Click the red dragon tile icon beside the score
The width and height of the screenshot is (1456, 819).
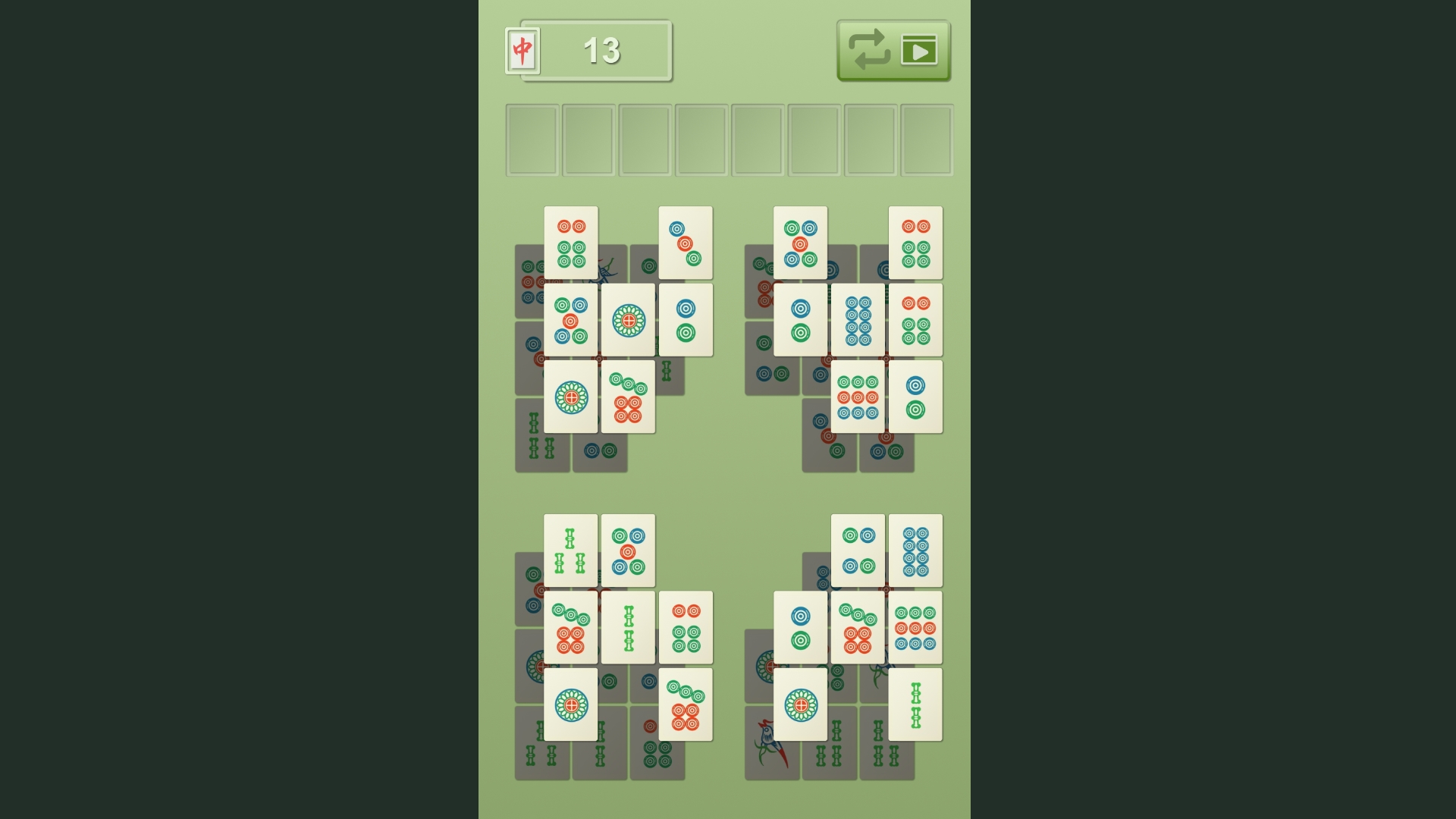pos(522,50)
